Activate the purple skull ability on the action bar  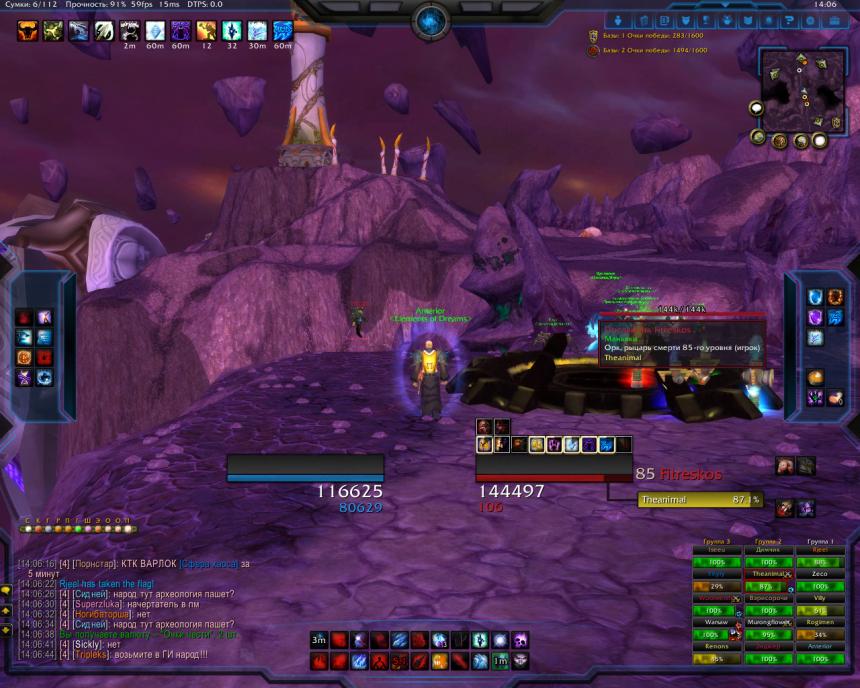click(x=520, y=640)
